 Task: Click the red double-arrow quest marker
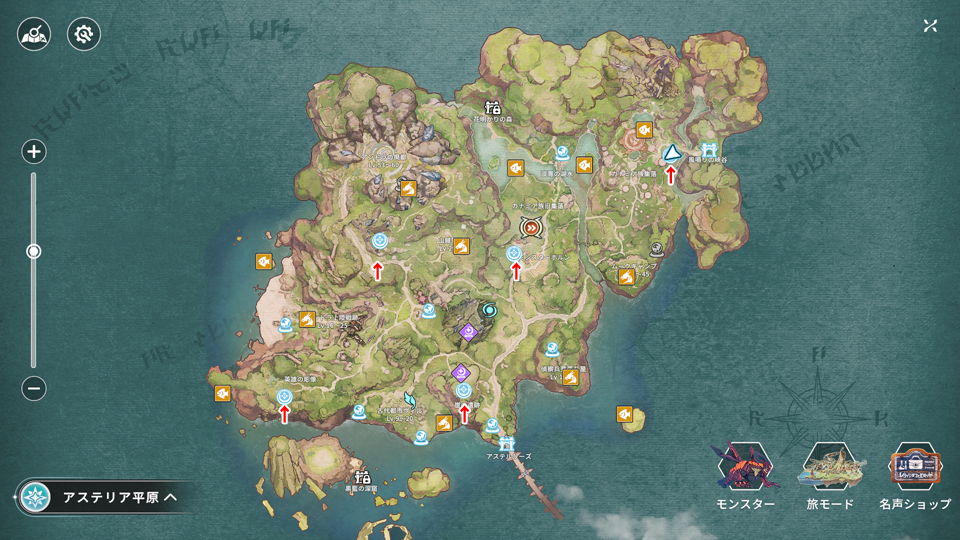(x=531, y=228)
